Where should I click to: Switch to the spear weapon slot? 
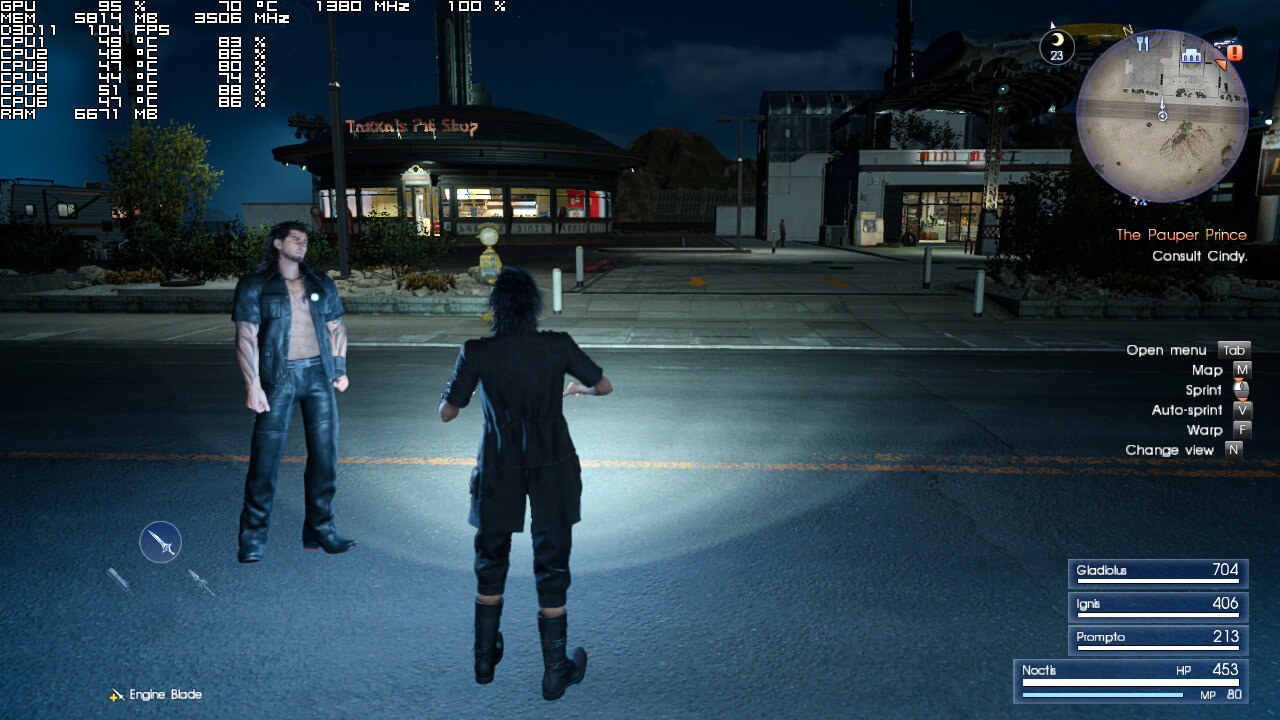tap(201, 582)
